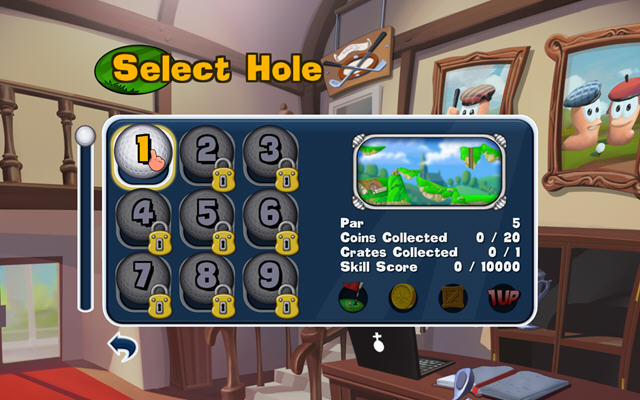Open the hole preview thumbnail
640x400 pixels.
point(430,171)
